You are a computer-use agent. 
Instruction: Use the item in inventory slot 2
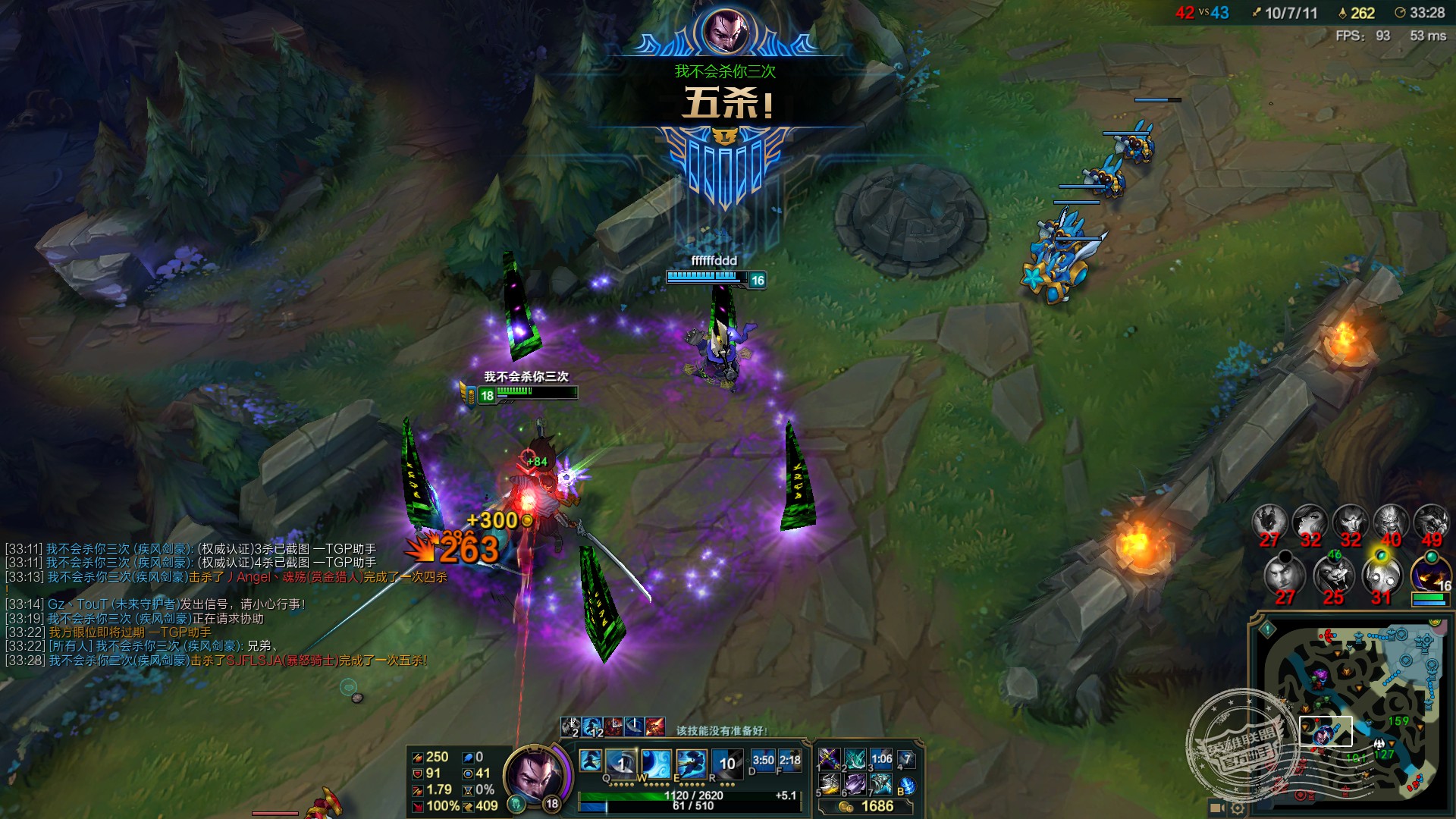coord(855,758)
